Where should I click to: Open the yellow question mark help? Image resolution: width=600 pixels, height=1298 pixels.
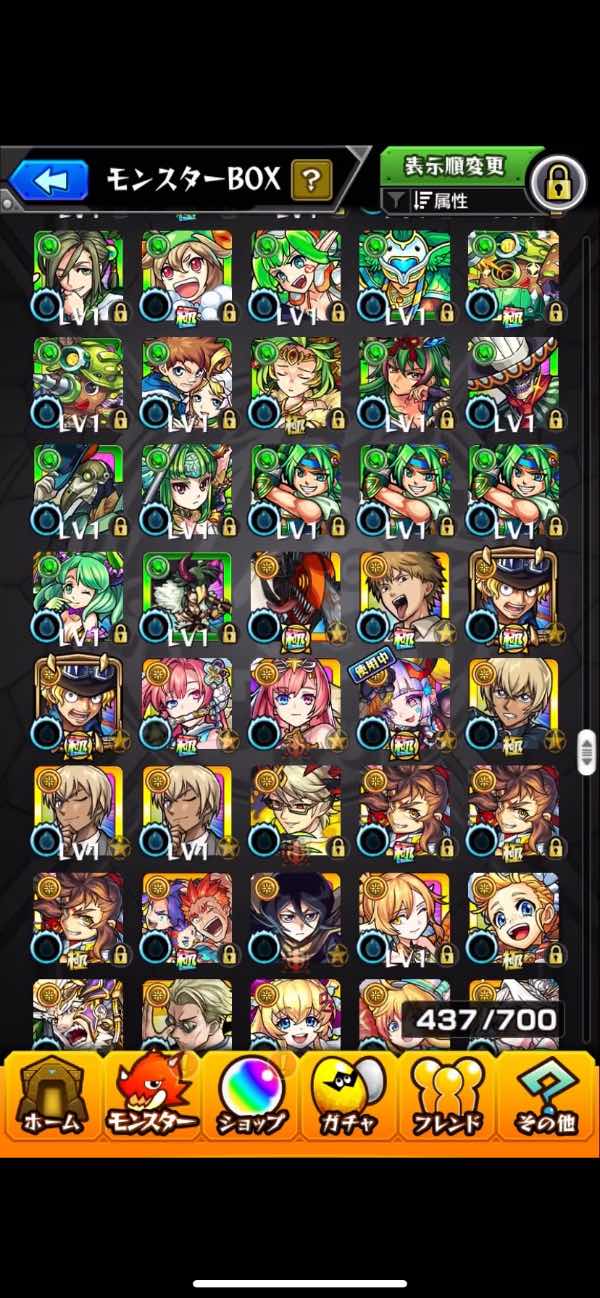[x=311, y=181]
